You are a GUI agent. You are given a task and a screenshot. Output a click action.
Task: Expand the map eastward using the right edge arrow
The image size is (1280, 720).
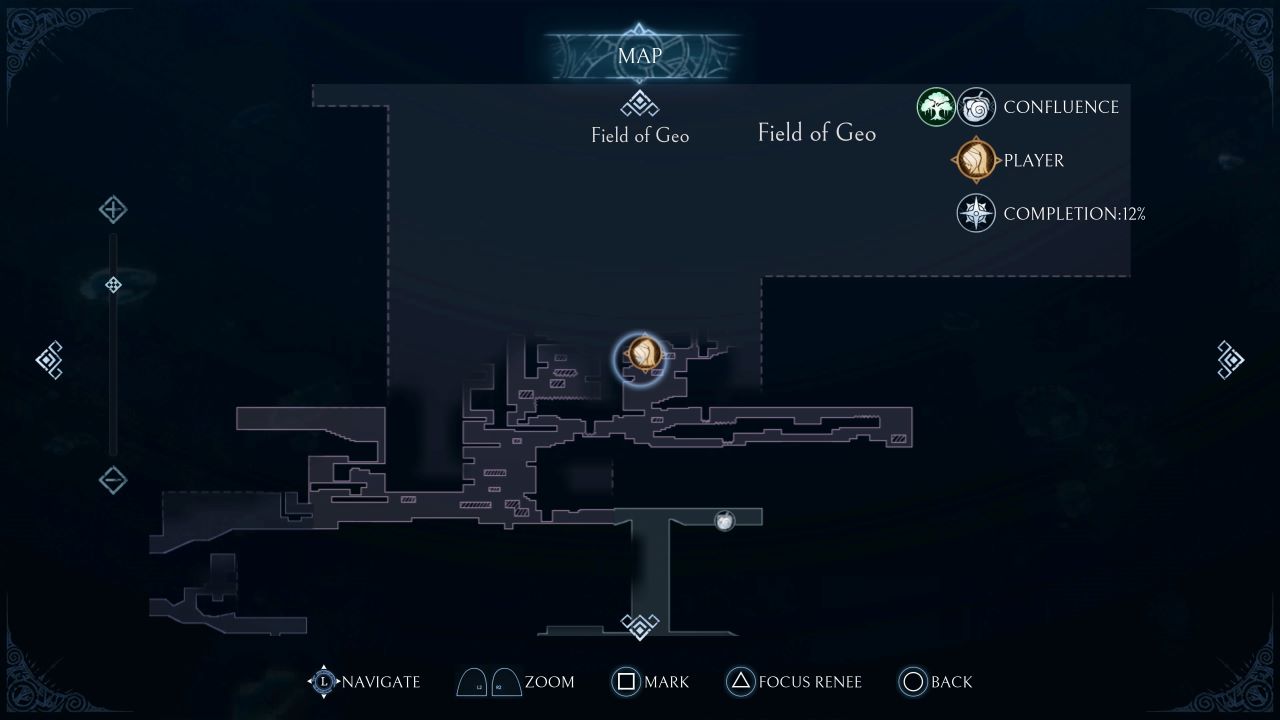(x=1230, y=359)
